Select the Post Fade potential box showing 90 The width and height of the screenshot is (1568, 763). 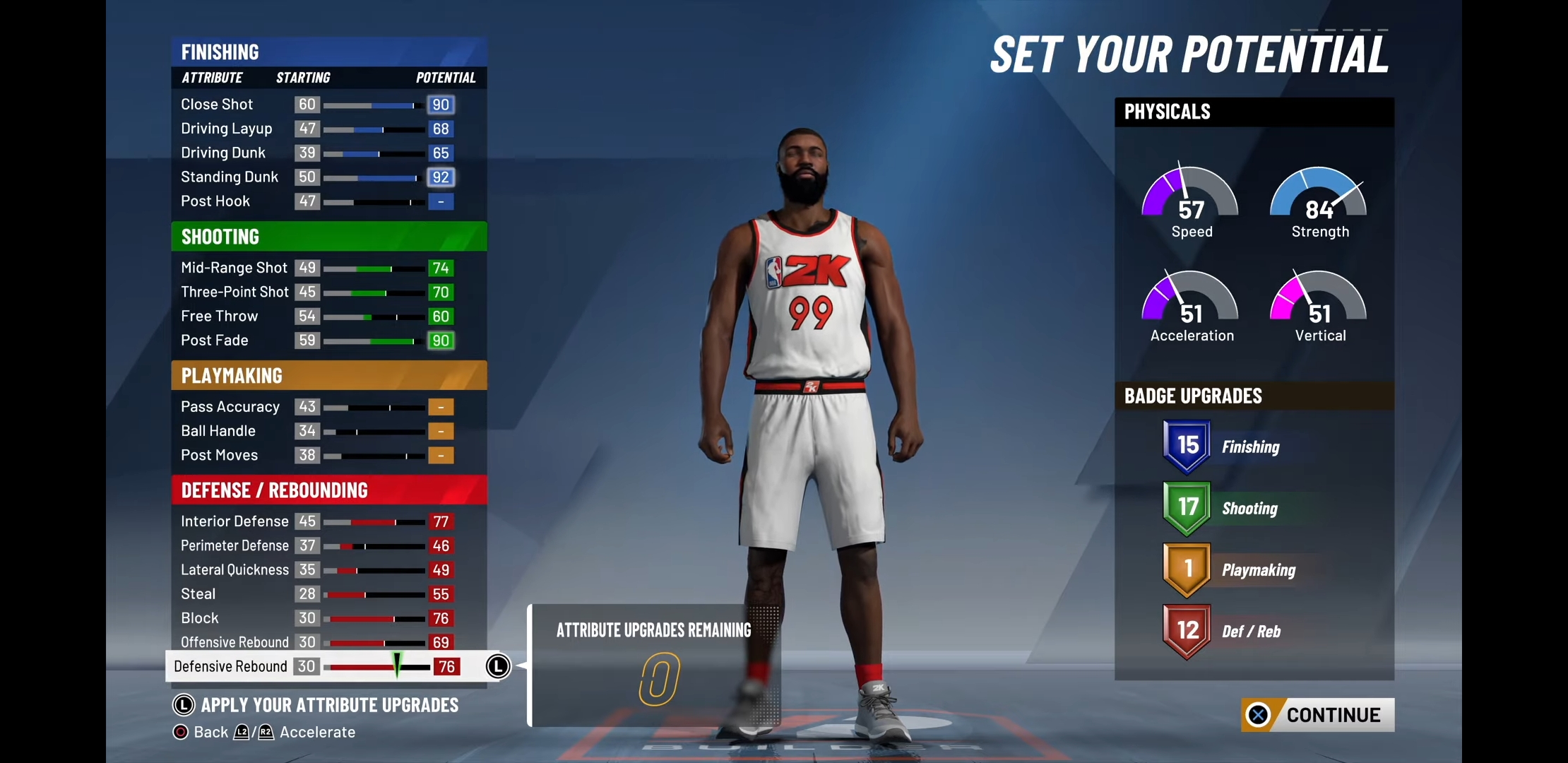[441, 341]
